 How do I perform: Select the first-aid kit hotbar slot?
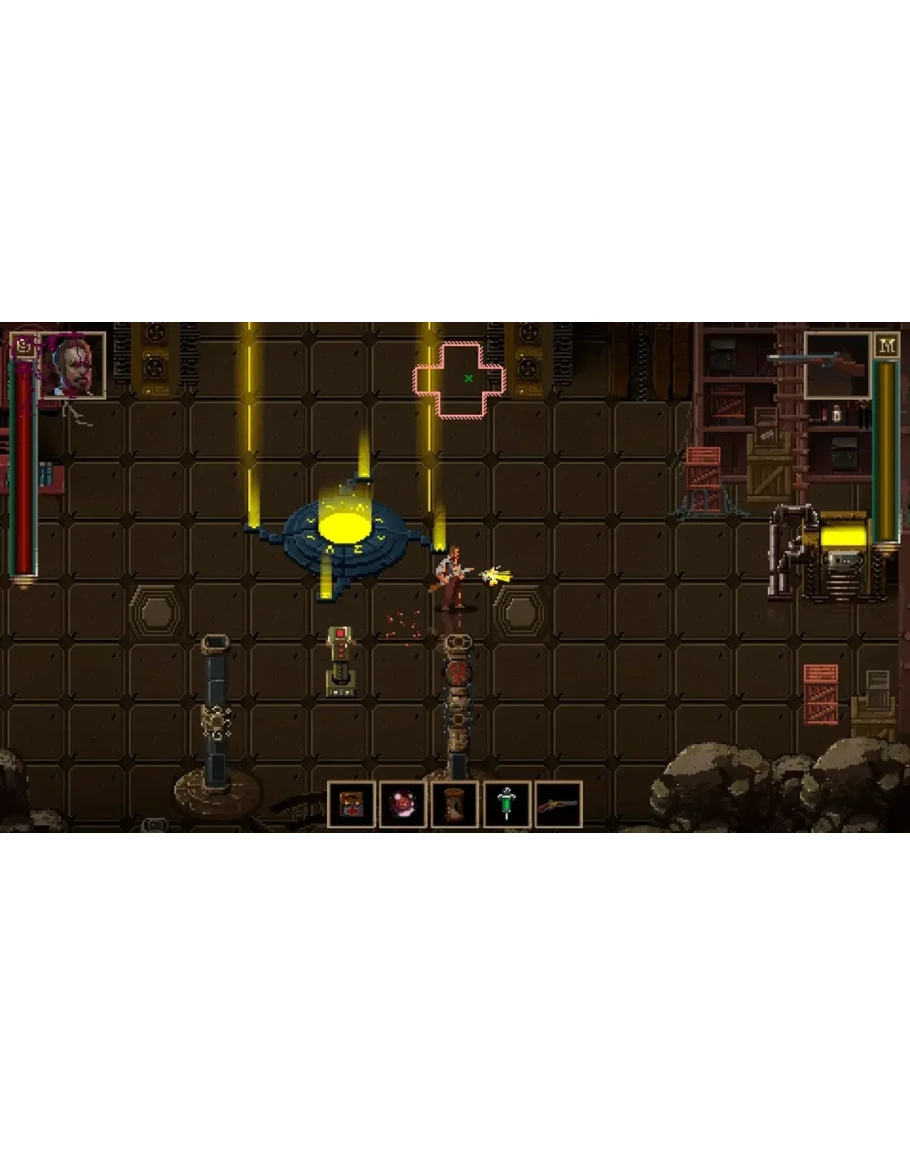point(351,804)
